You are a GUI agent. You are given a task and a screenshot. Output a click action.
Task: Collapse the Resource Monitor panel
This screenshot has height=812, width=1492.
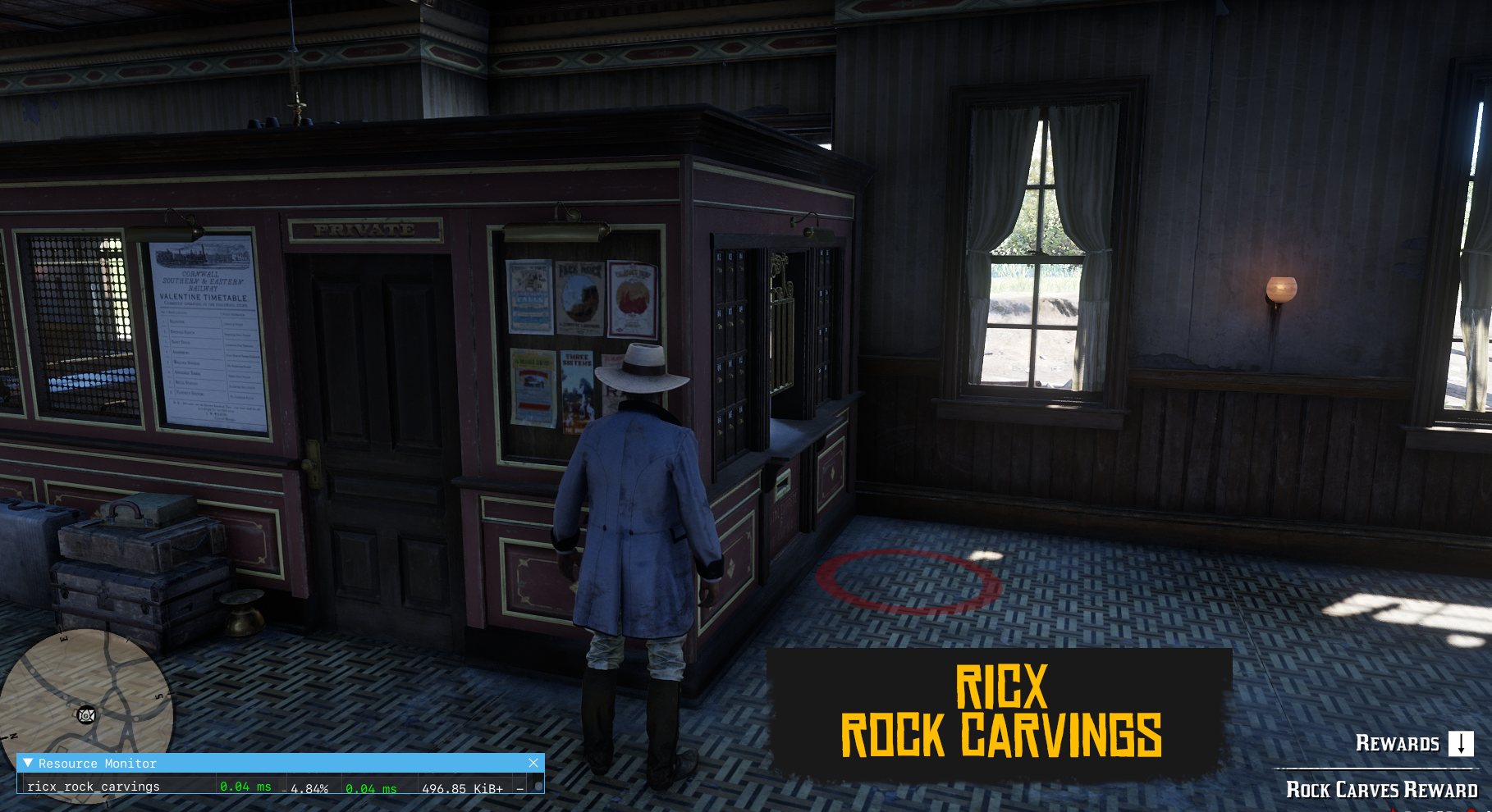pos(29,764)
